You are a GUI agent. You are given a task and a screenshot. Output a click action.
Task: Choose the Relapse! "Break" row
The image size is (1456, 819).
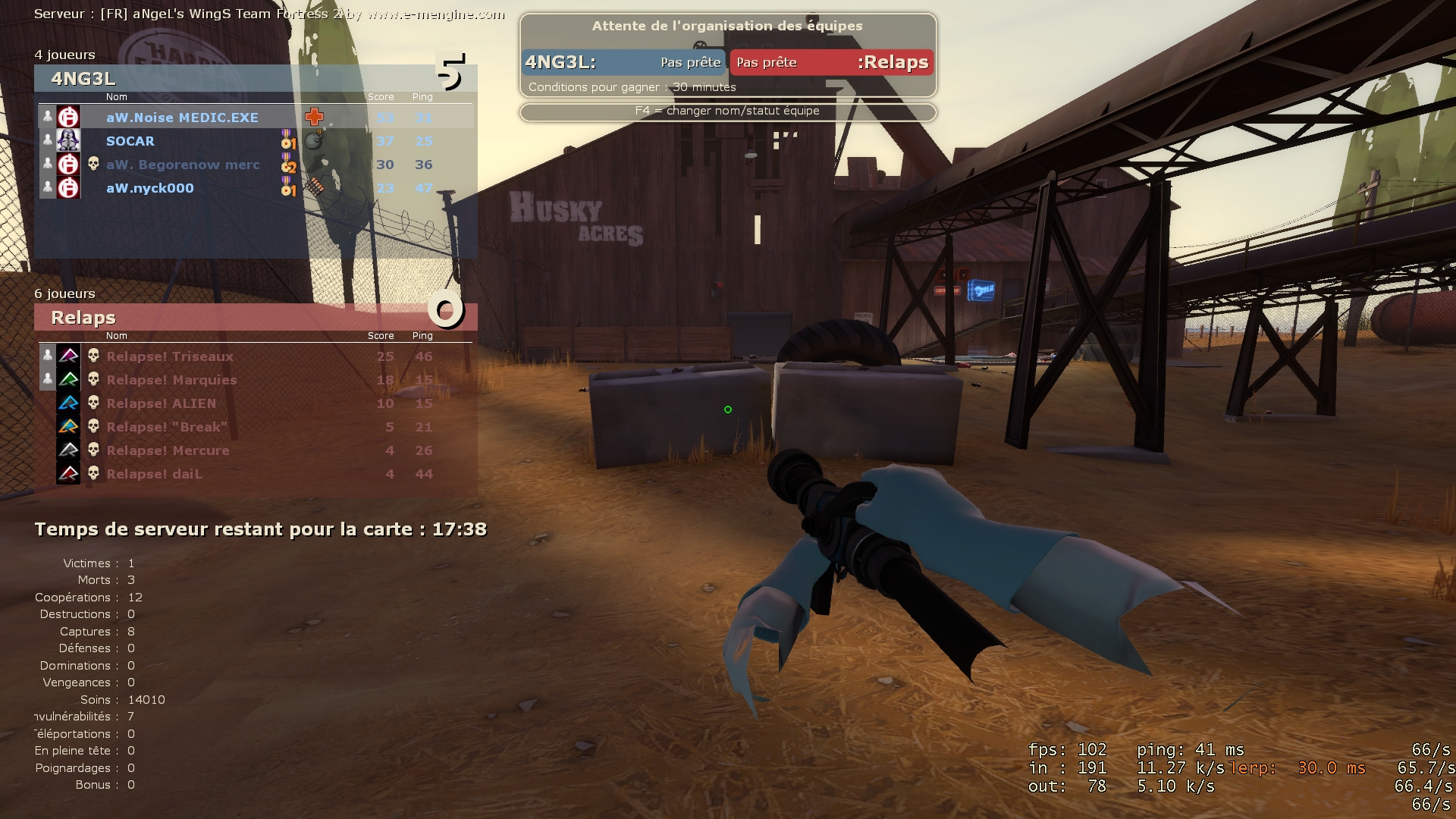click(167, 427)
